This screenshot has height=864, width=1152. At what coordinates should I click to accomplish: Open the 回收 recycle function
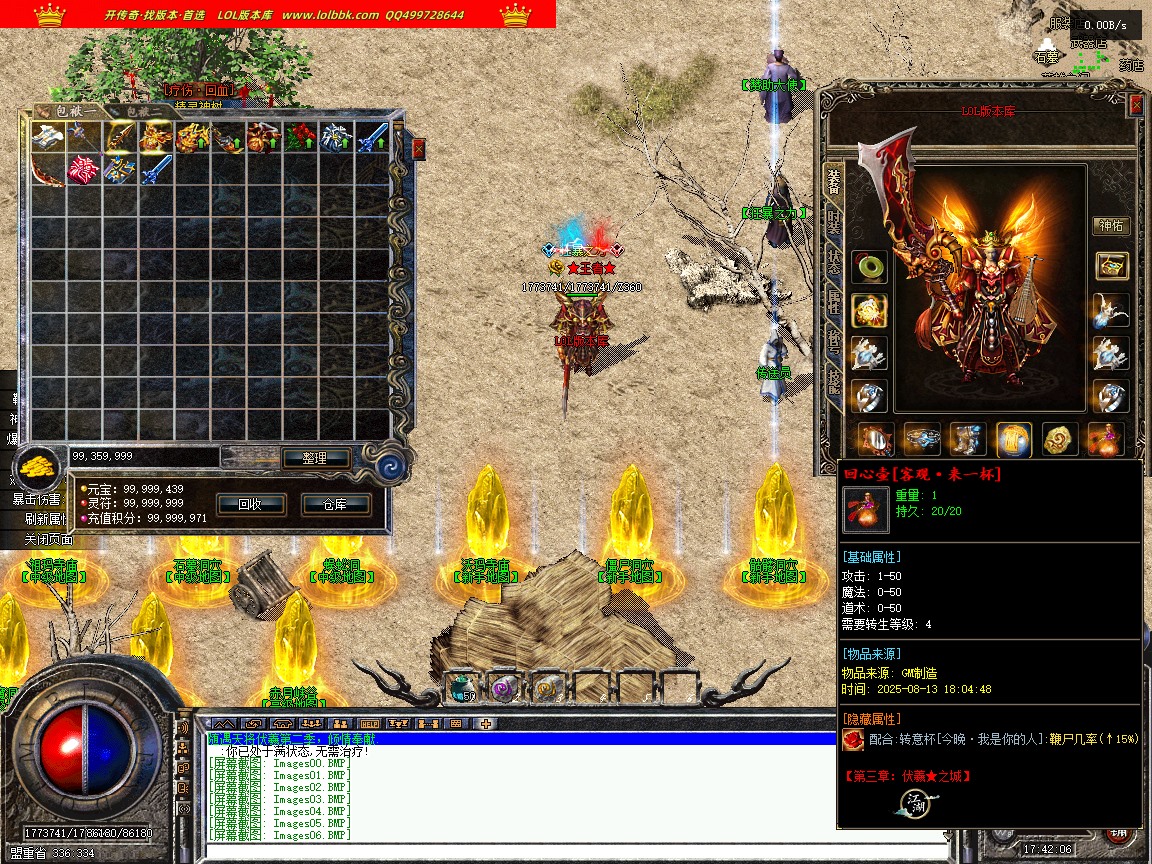[x=249, y=504]
